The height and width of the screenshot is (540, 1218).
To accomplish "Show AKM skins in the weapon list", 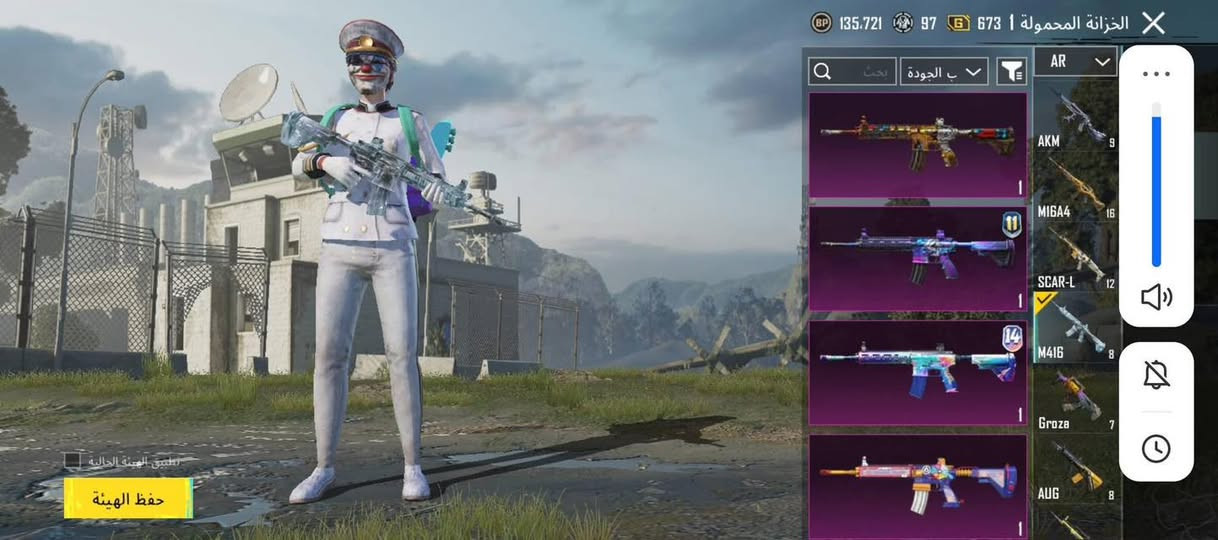I will (1075, 115).
